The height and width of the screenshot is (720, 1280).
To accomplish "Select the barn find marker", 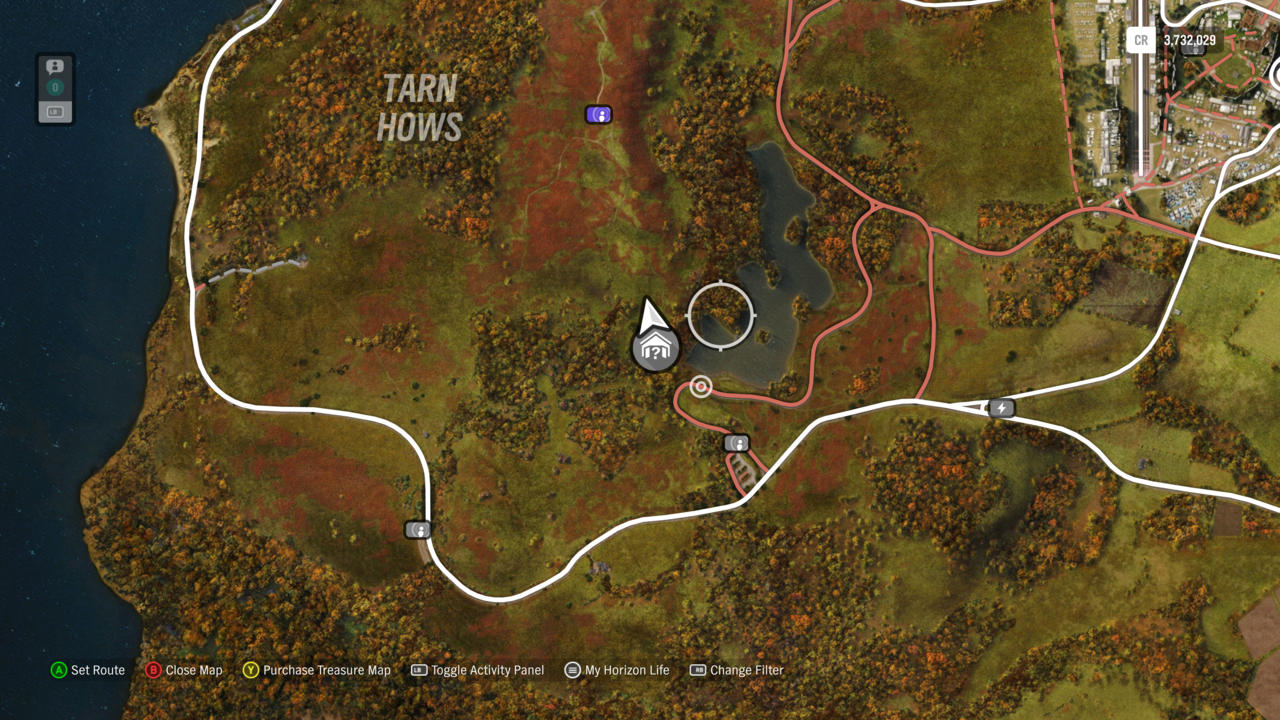I will [x=656, y=350].
